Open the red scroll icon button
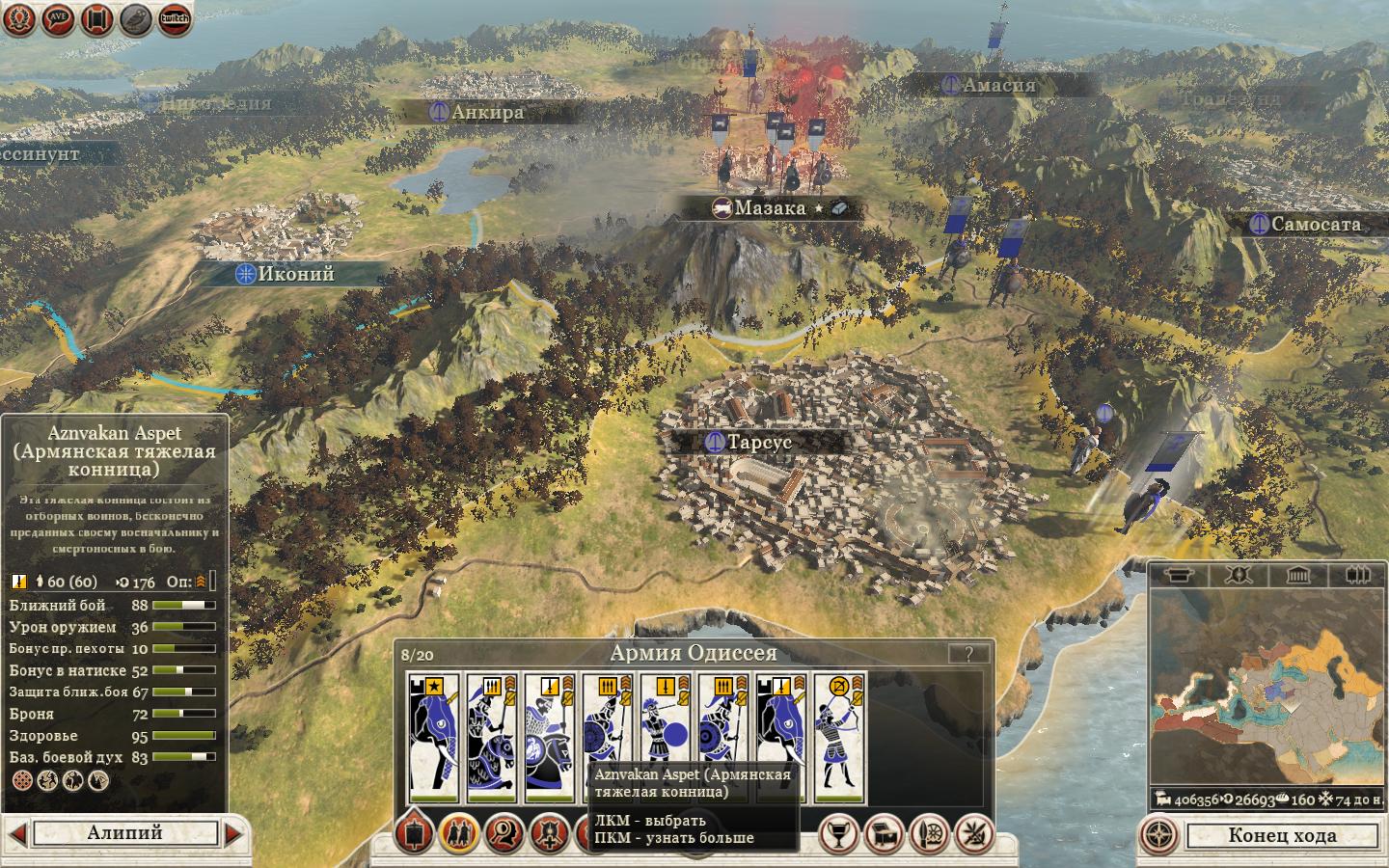 pos(96,19)
